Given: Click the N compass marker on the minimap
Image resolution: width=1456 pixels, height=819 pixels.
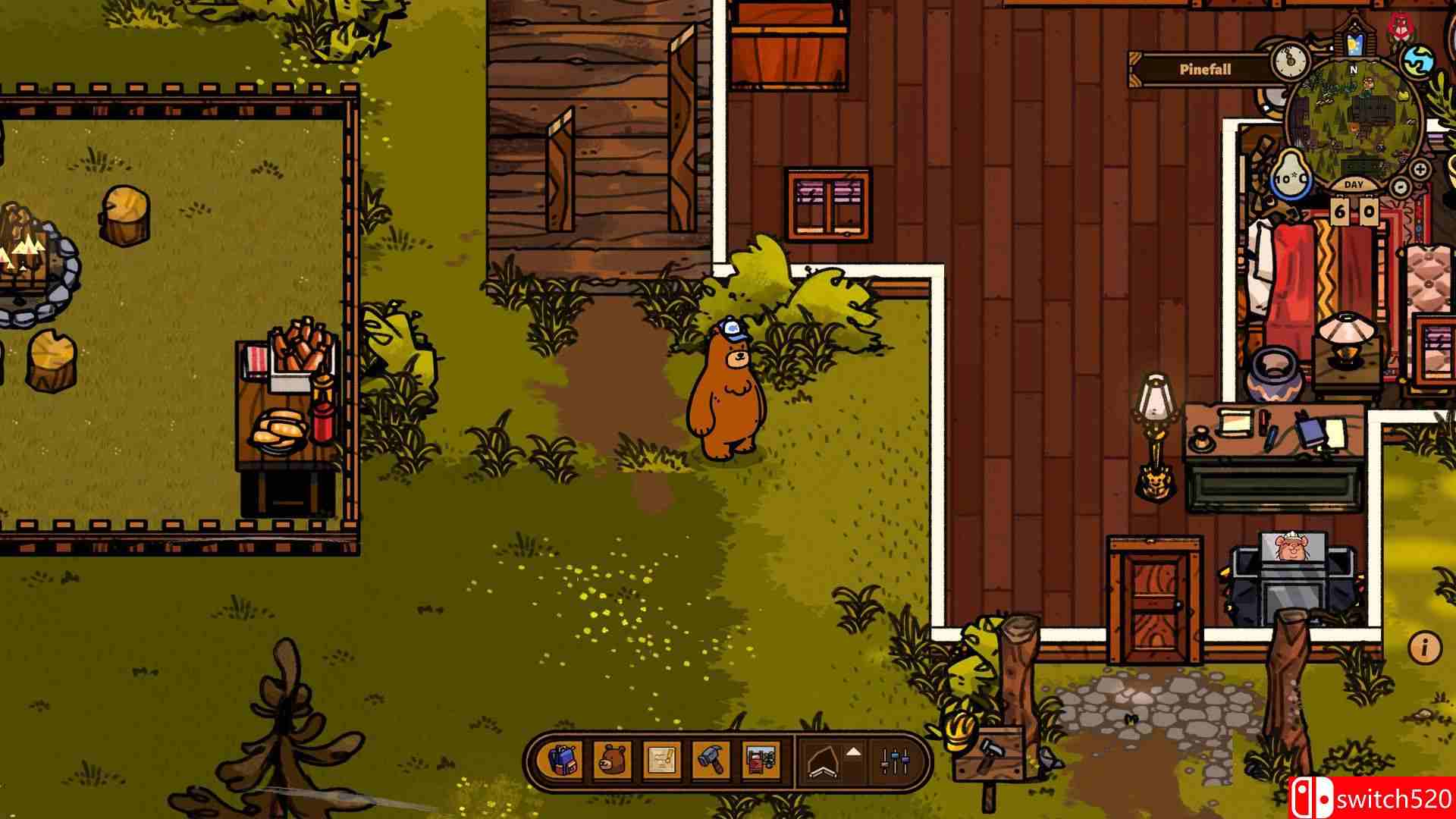Looking at the screenshot, I should [x=1353, y=67].
